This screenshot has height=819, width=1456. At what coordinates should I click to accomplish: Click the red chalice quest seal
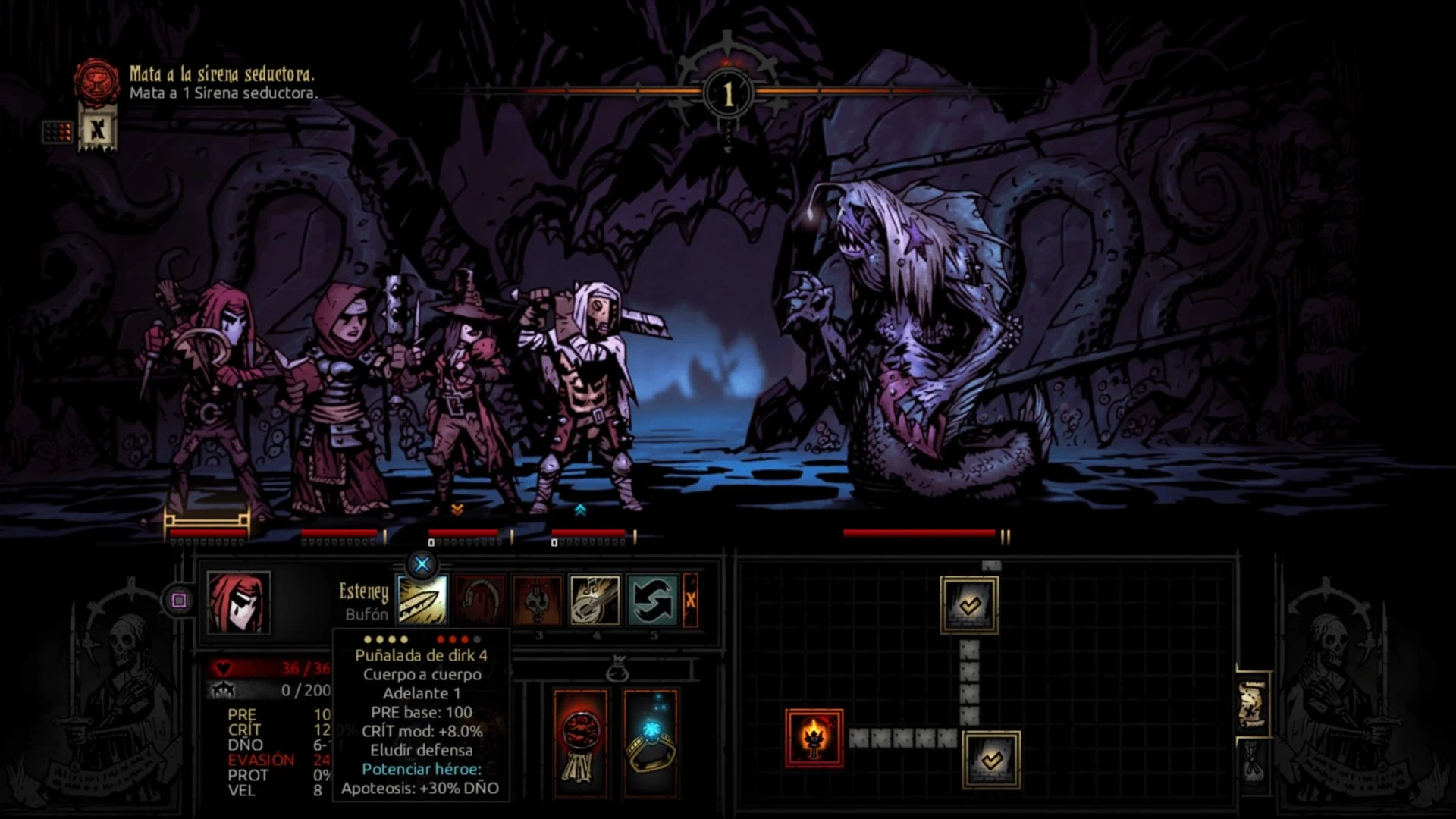(97, 80)
